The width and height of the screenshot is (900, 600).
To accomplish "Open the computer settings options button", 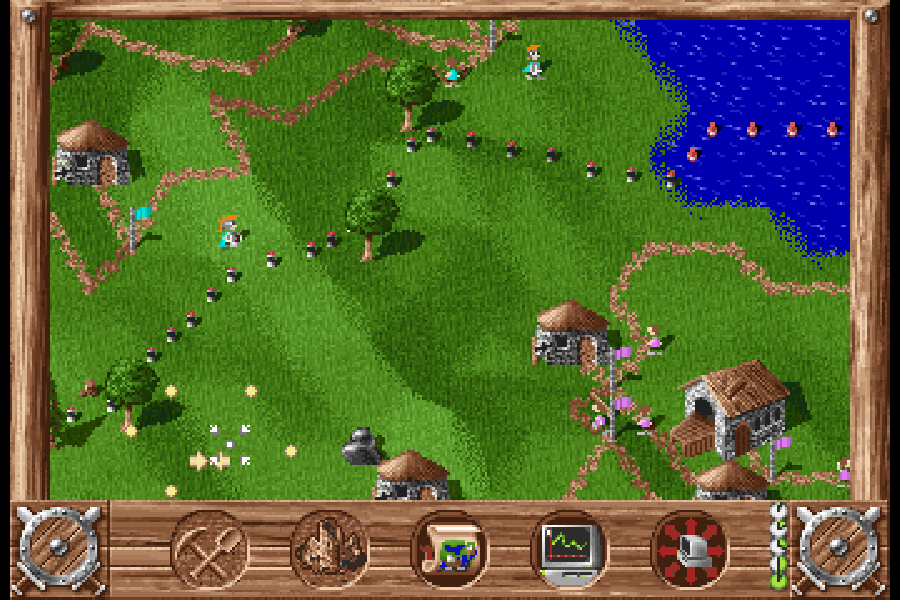I will [690, 548].
